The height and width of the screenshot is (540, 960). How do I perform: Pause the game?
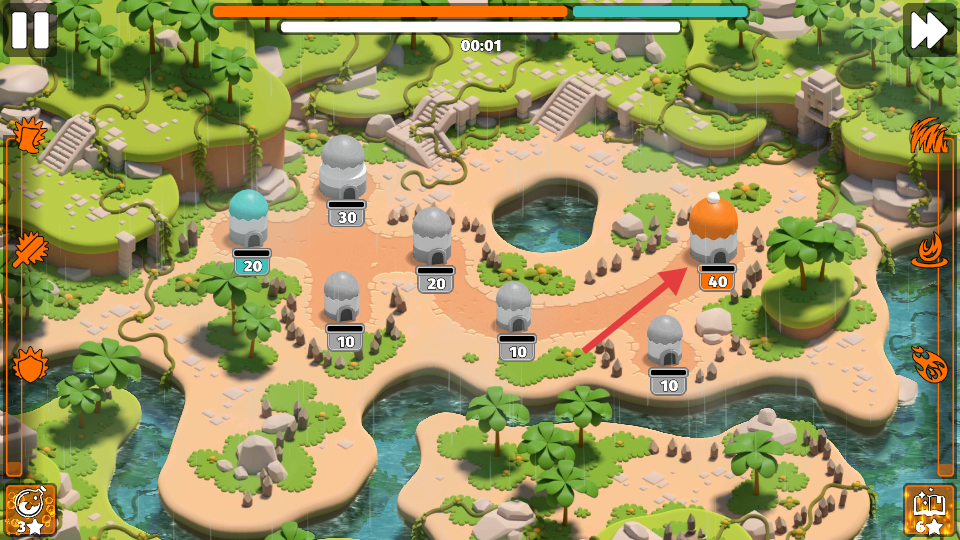pyautogui.click(x=29, y=30)
